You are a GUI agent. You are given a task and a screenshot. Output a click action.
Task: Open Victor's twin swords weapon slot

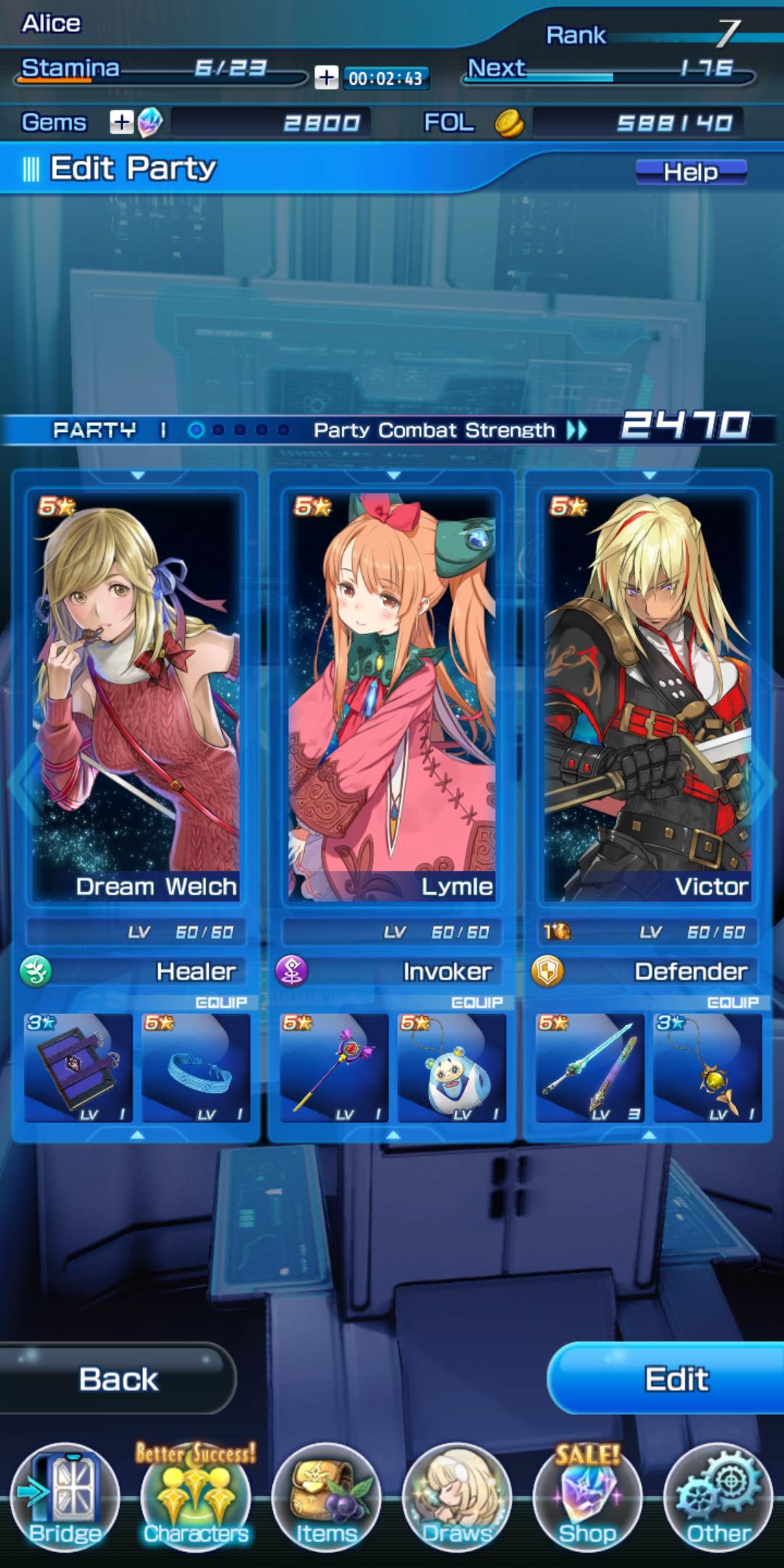589,1068
